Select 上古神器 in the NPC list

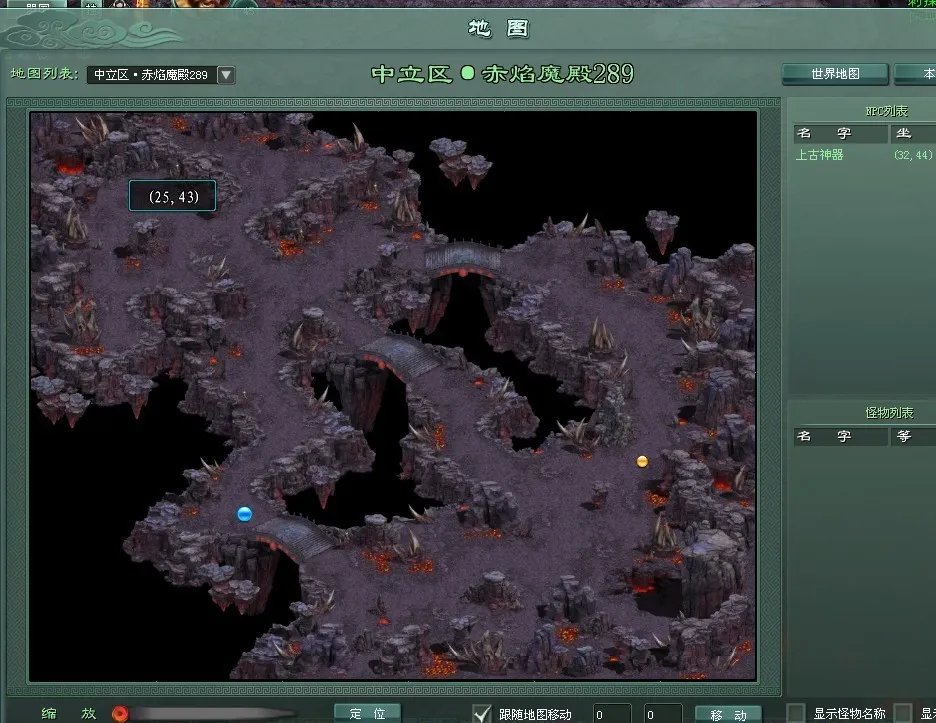point(820,155)
